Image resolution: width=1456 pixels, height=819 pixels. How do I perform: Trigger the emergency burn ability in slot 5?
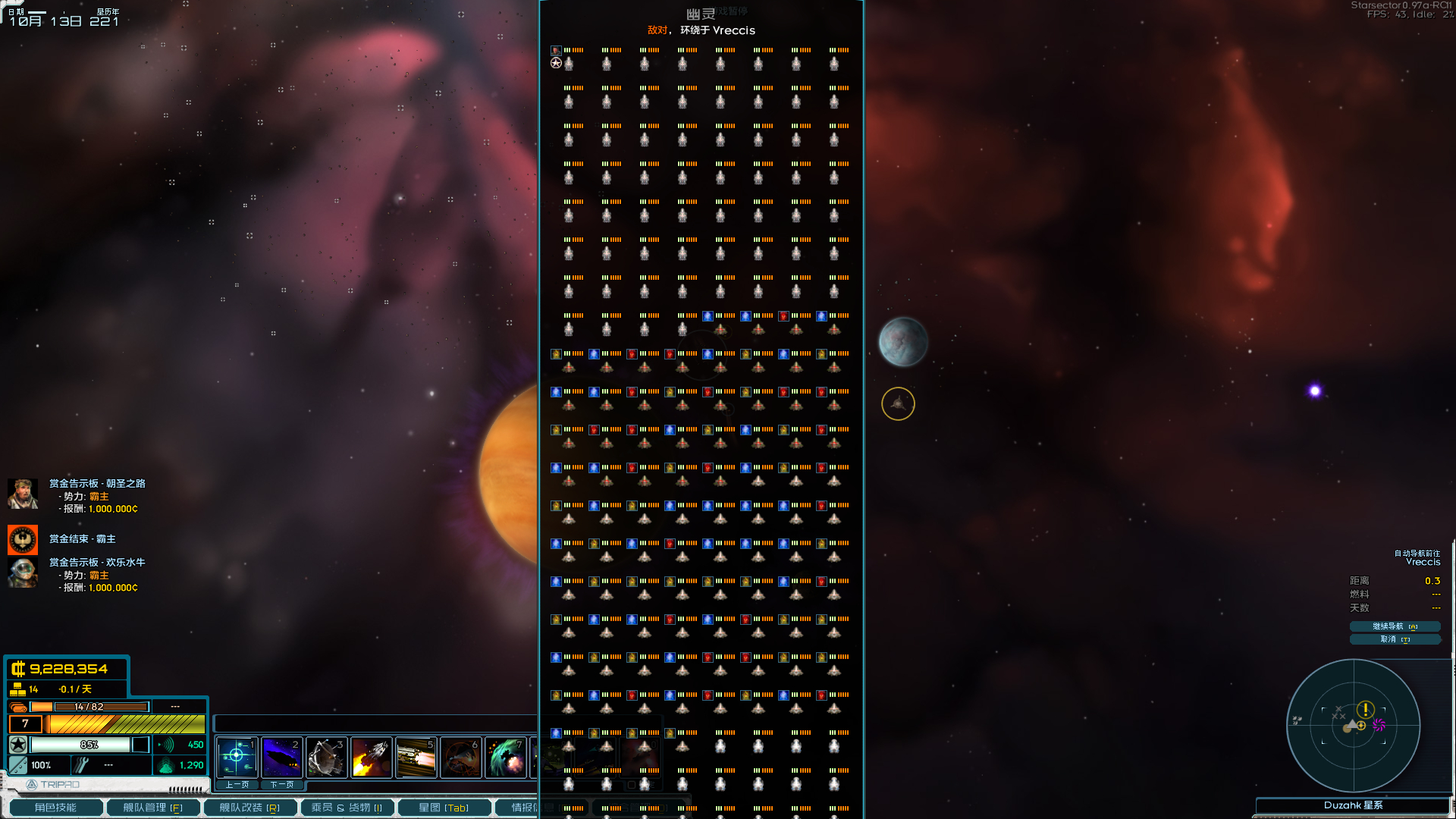coord(416,756)
